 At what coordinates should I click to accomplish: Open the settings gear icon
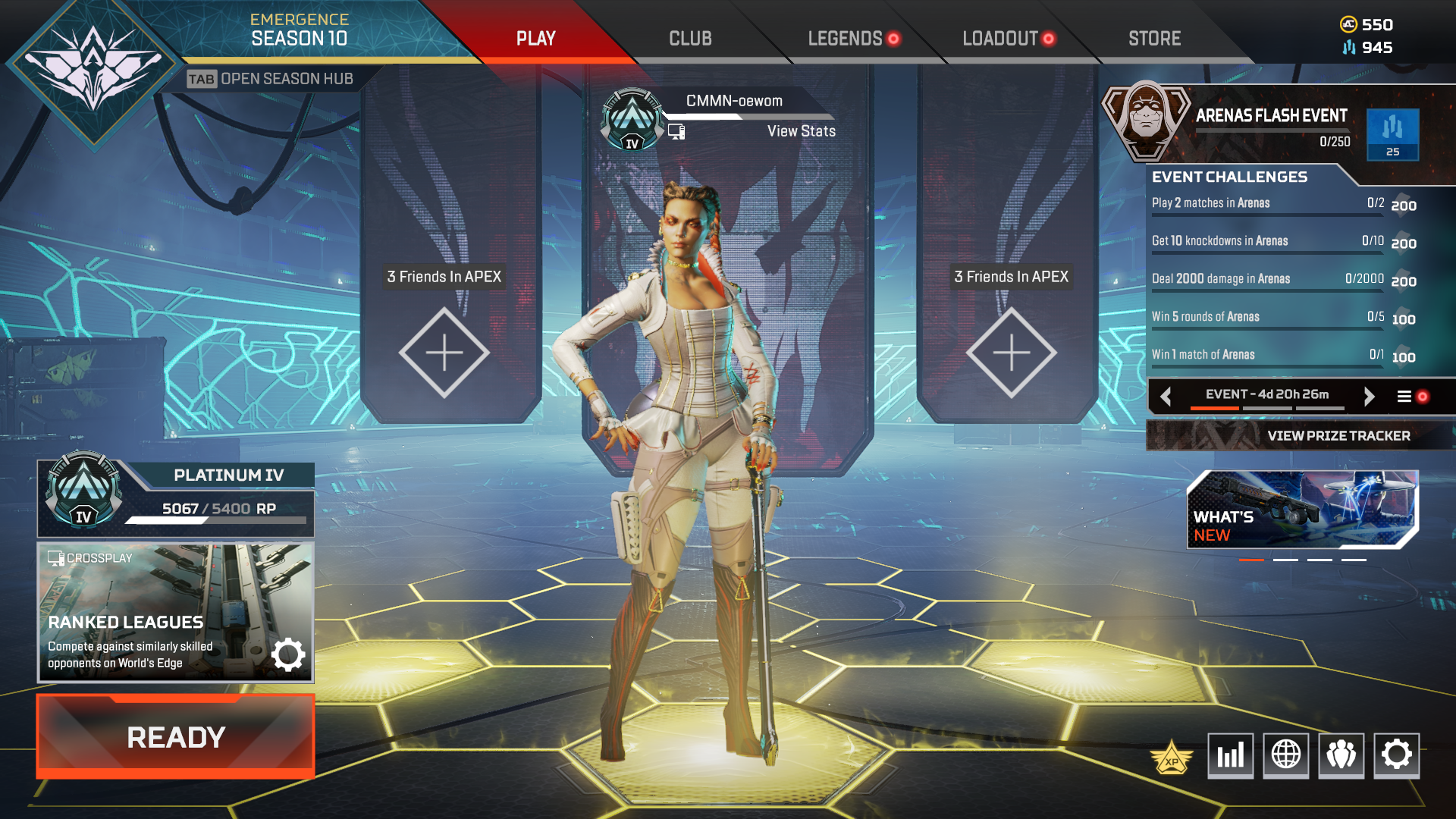[1396, 755]
